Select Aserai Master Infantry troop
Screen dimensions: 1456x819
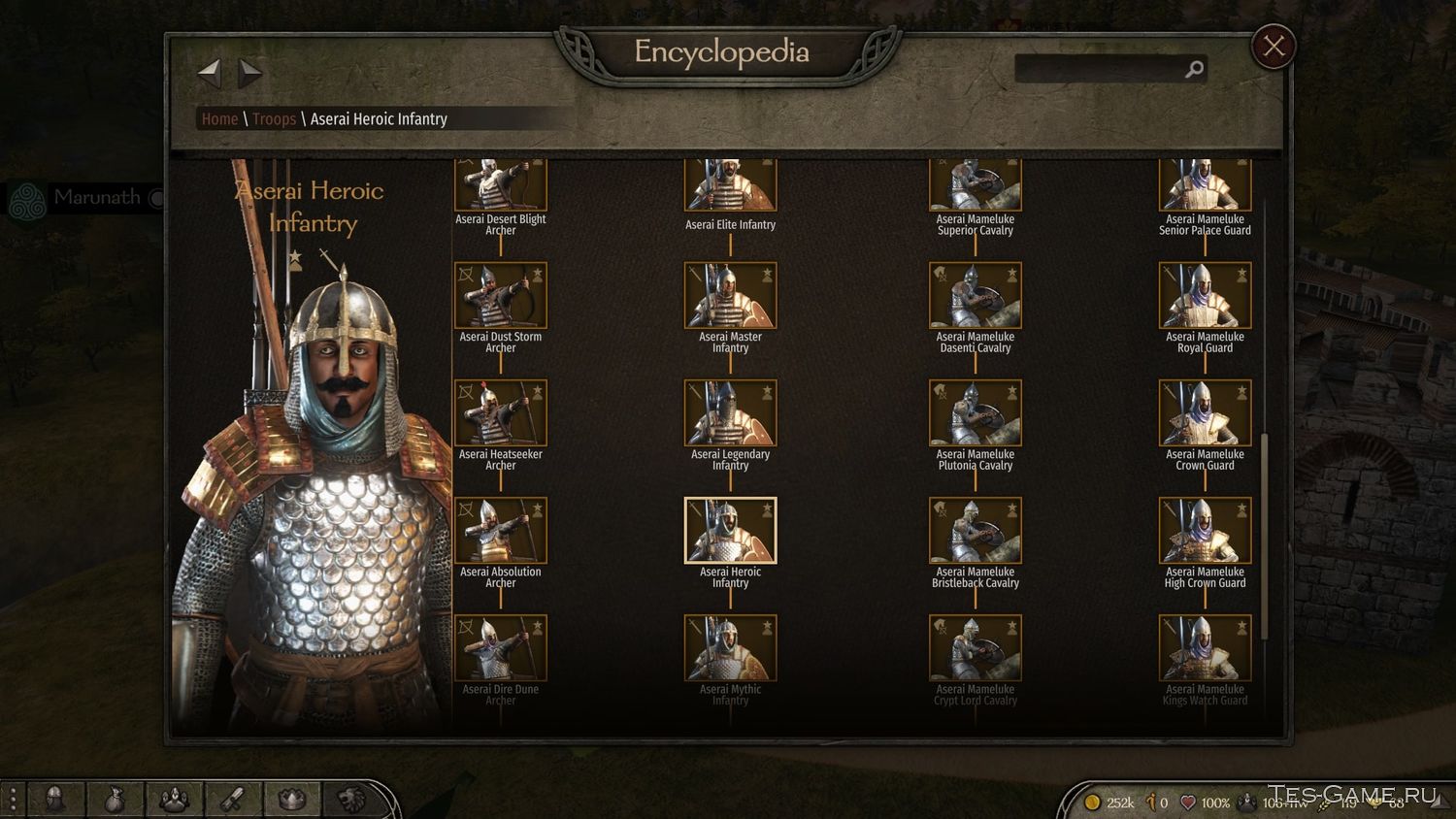[730, 296]
